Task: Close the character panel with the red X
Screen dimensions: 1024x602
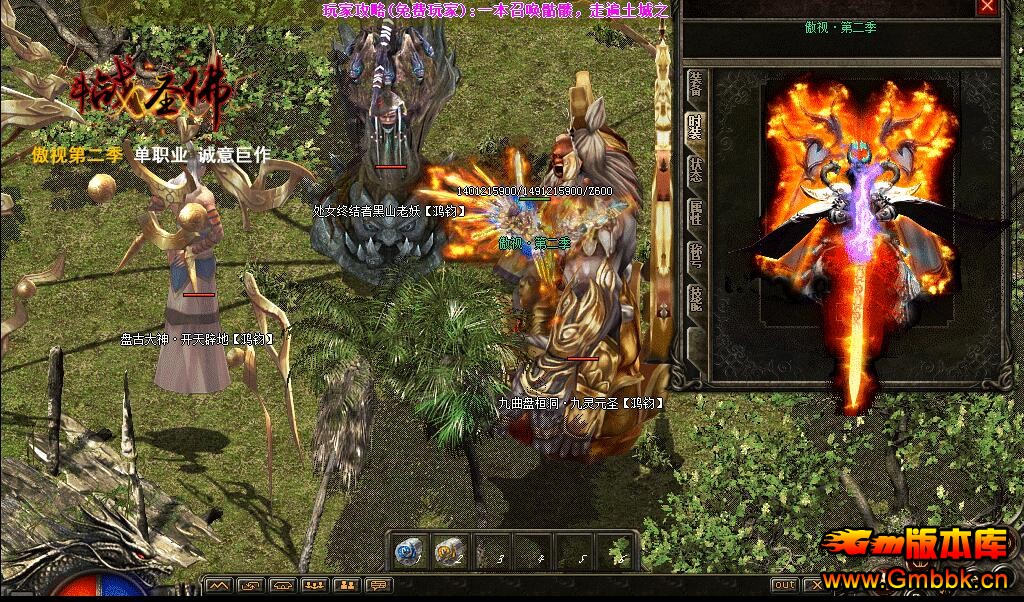Action: 987,7
